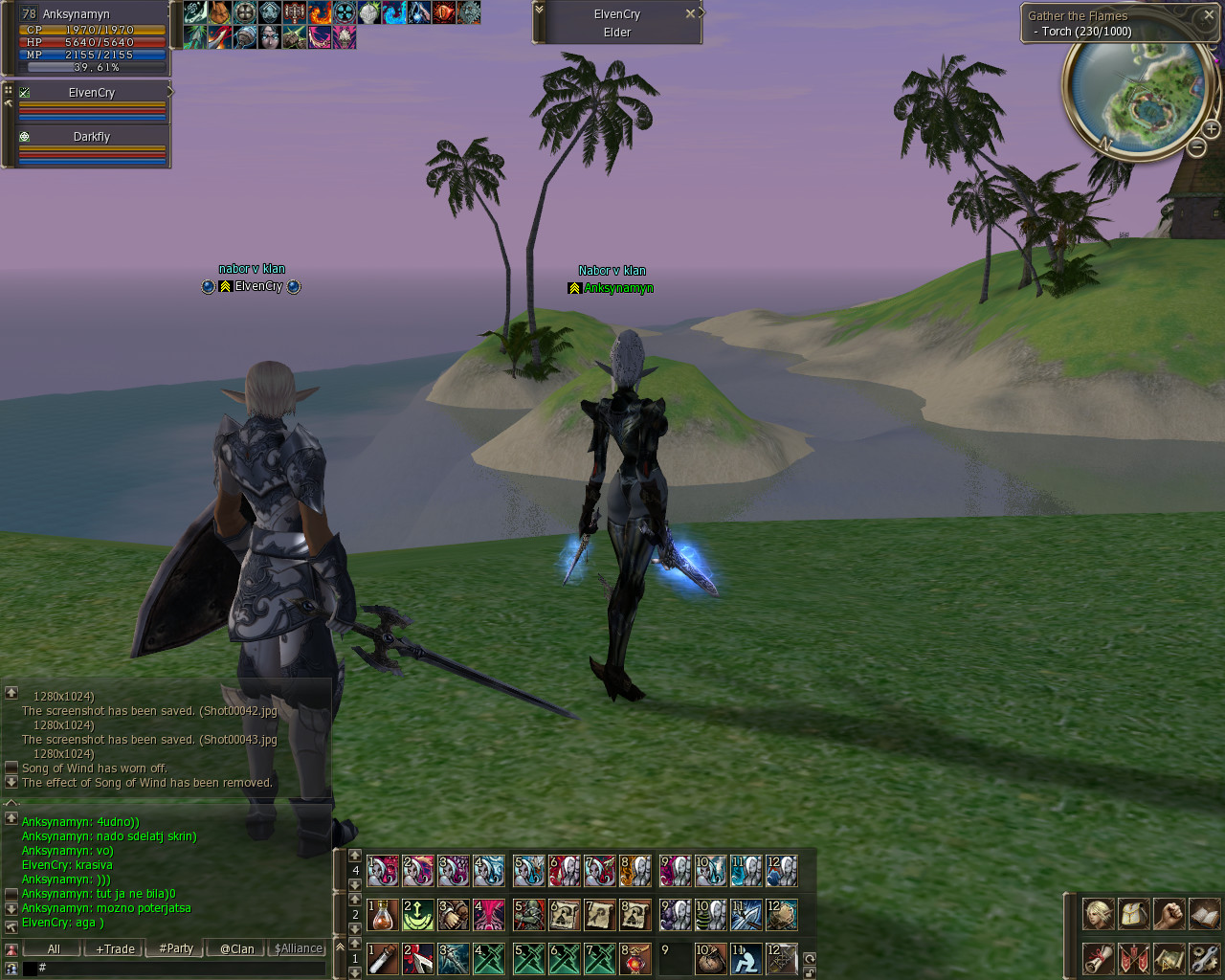Screen dimensions: 1225x980
Task: Open the actions menu fist icon
Action: point(1169,914)
